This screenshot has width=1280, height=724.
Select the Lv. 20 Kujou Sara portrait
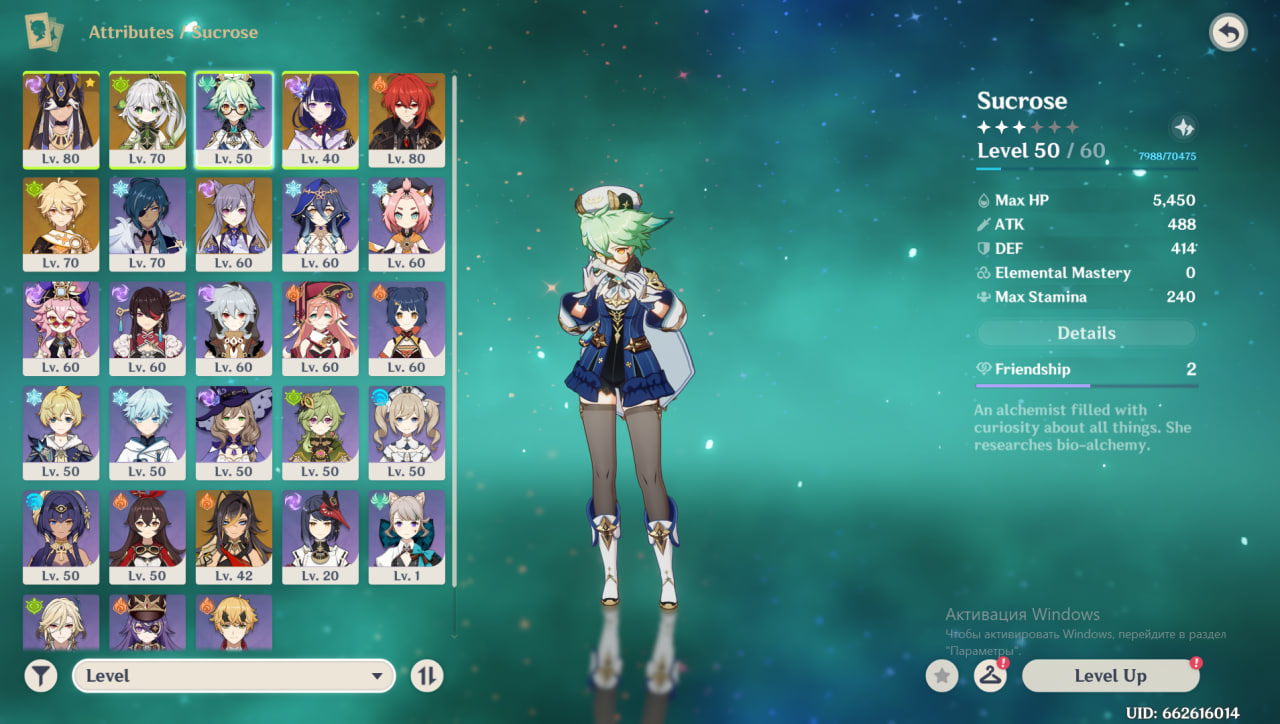[320, 536]
